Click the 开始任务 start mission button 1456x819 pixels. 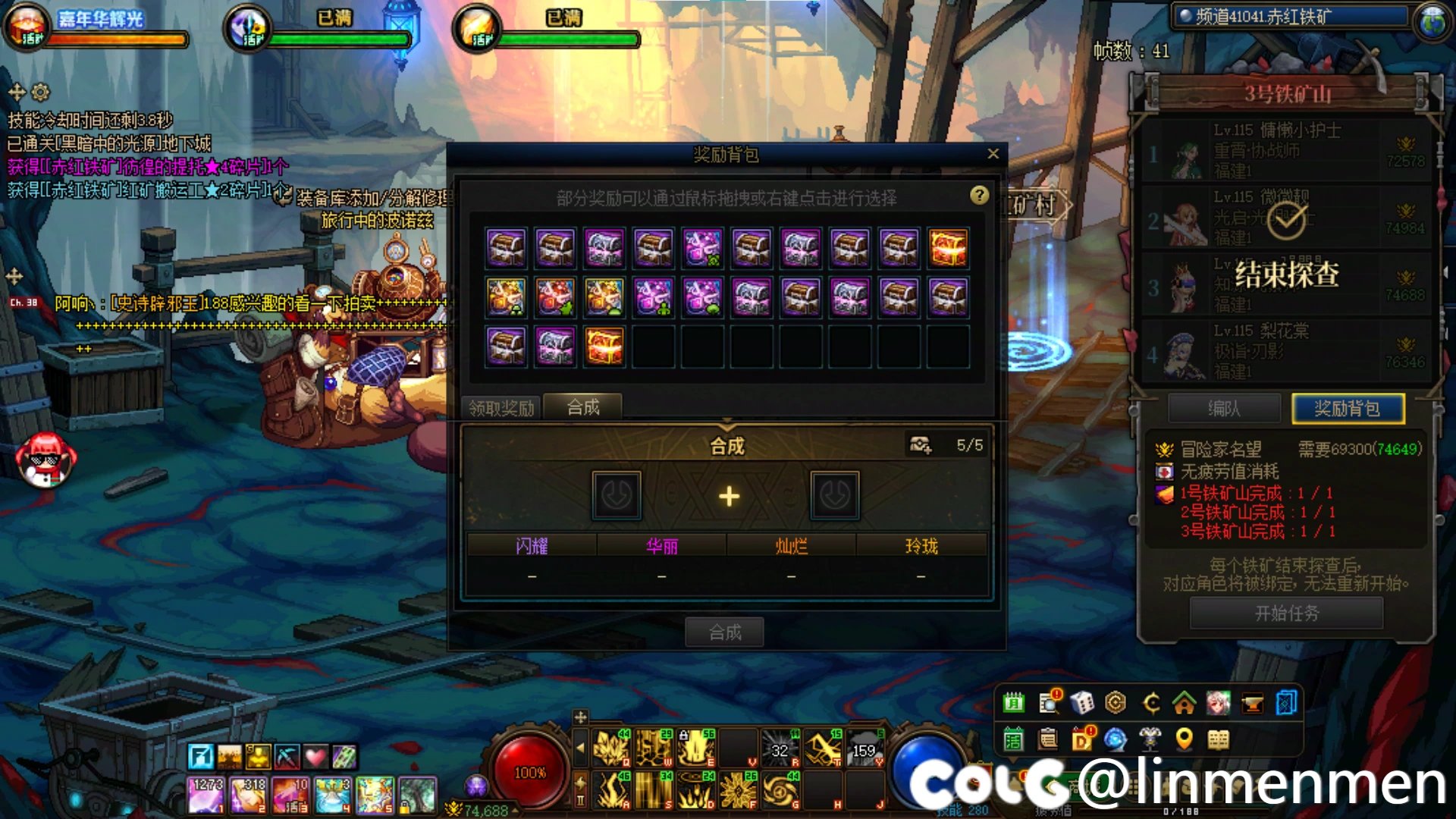(1286, 613)
